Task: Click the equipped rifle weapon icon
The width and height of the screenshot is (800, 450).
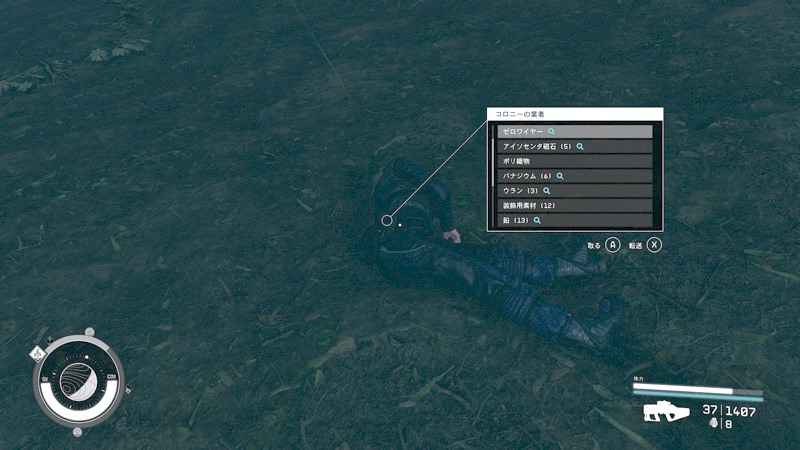Action: click(662, 413)
